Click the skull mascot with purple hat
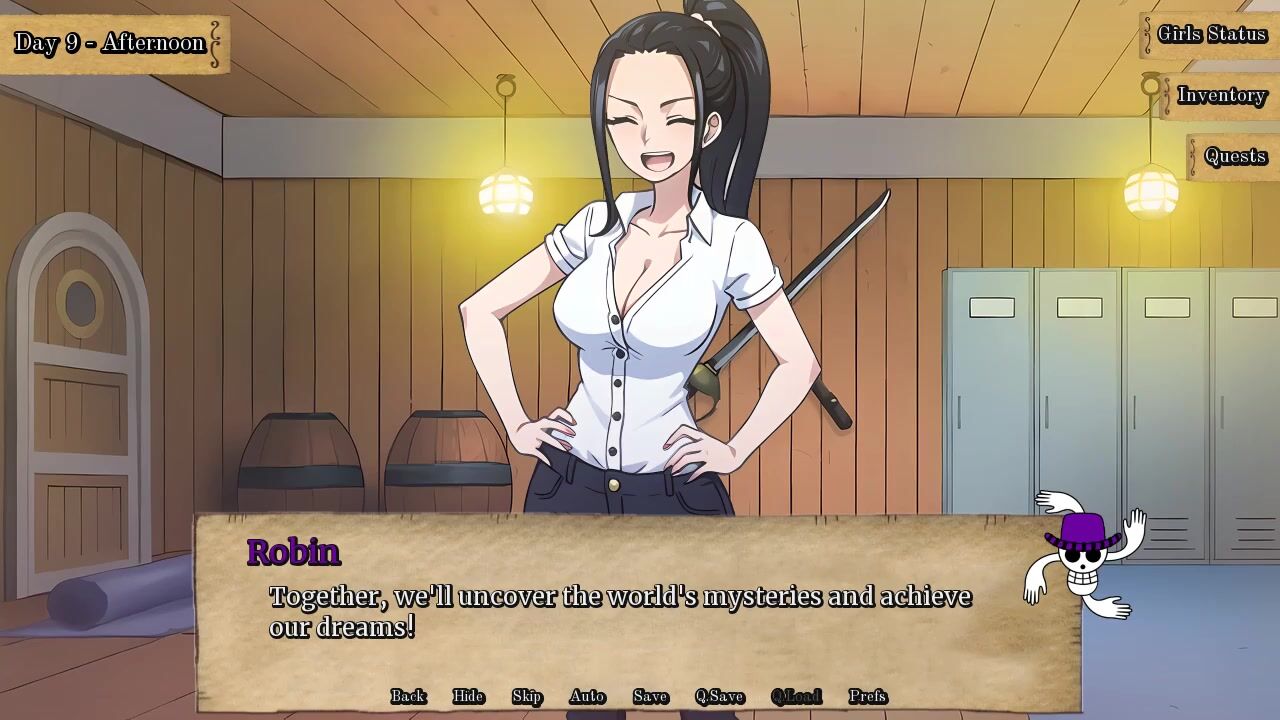Image resolution: width=1280 pixels, height=720 pixels. [x=1082, y=555]
